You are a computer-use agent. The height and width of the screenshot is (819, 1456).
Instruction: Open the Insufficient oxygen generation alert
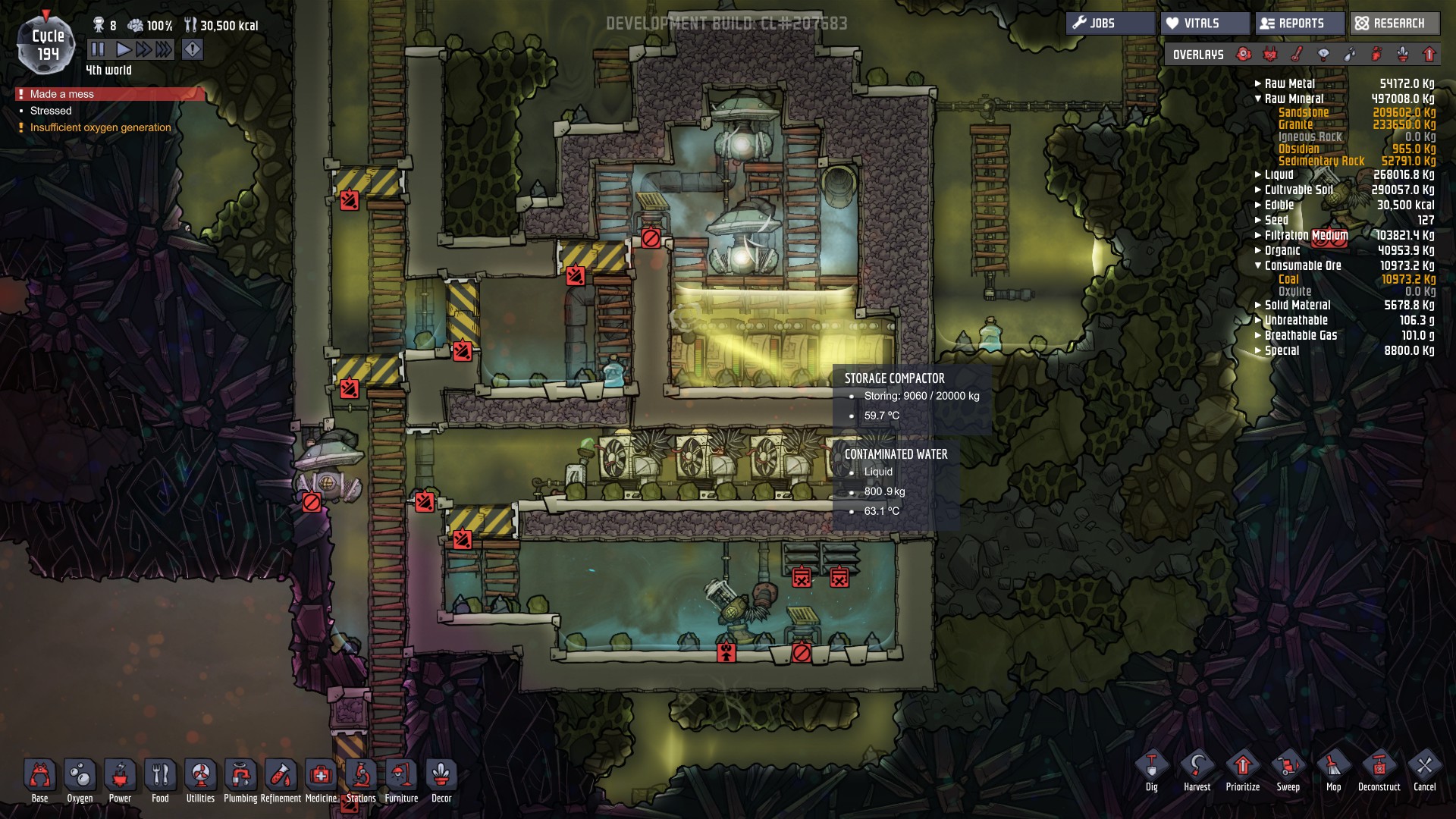[100, 127]
